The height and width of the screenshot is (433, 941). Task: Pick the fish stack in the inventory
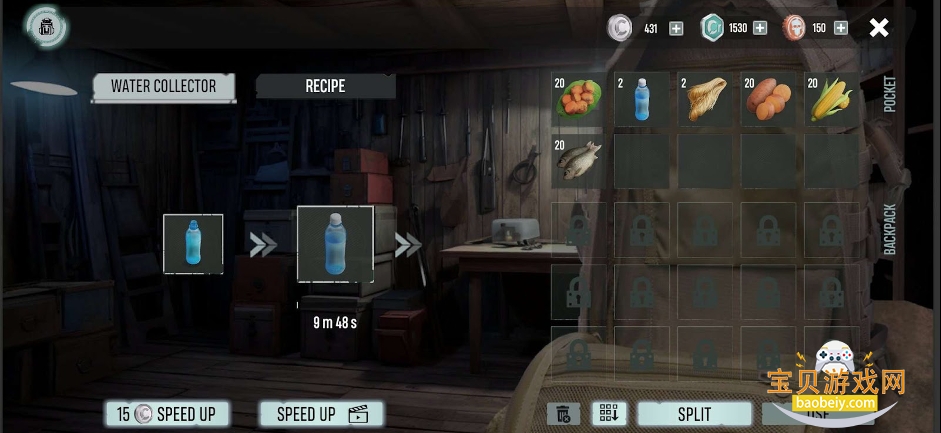[x=578, y=160]
